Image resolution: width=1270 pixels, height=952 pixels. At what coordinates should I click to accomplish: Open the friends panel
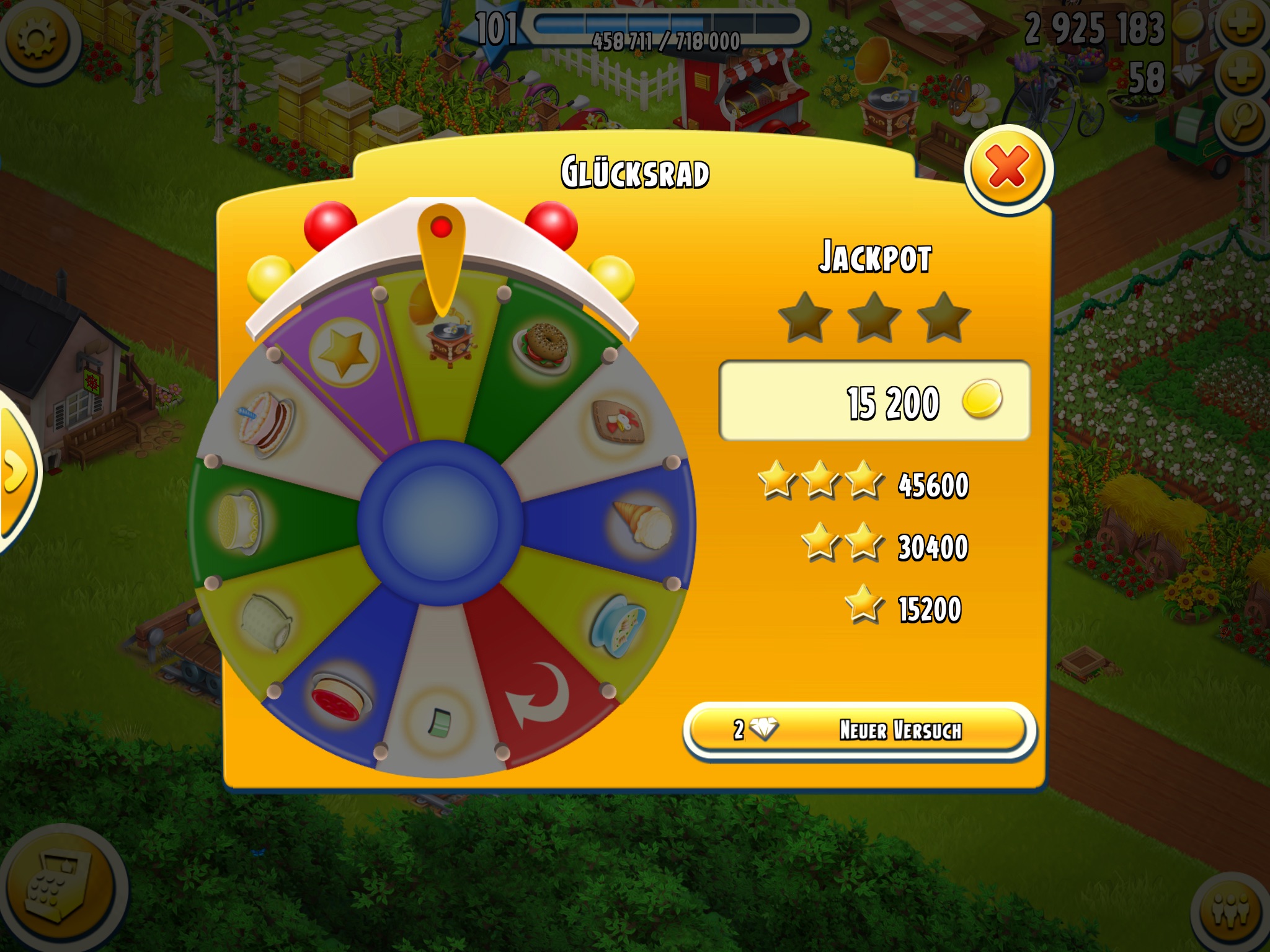(1231, 911)
